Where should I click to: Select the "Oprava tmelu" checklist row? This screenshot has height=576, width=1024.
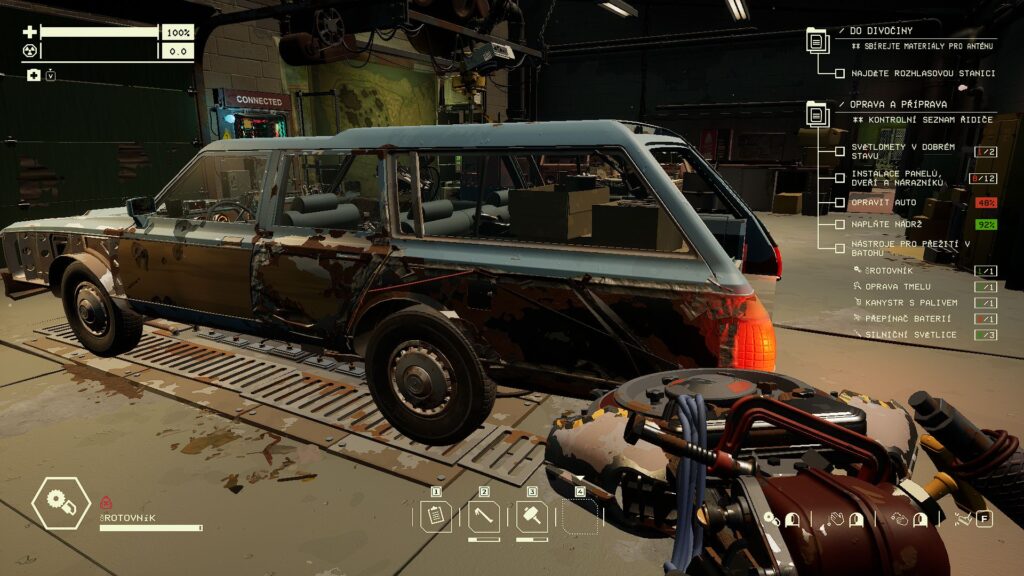[x=878, y=287]
